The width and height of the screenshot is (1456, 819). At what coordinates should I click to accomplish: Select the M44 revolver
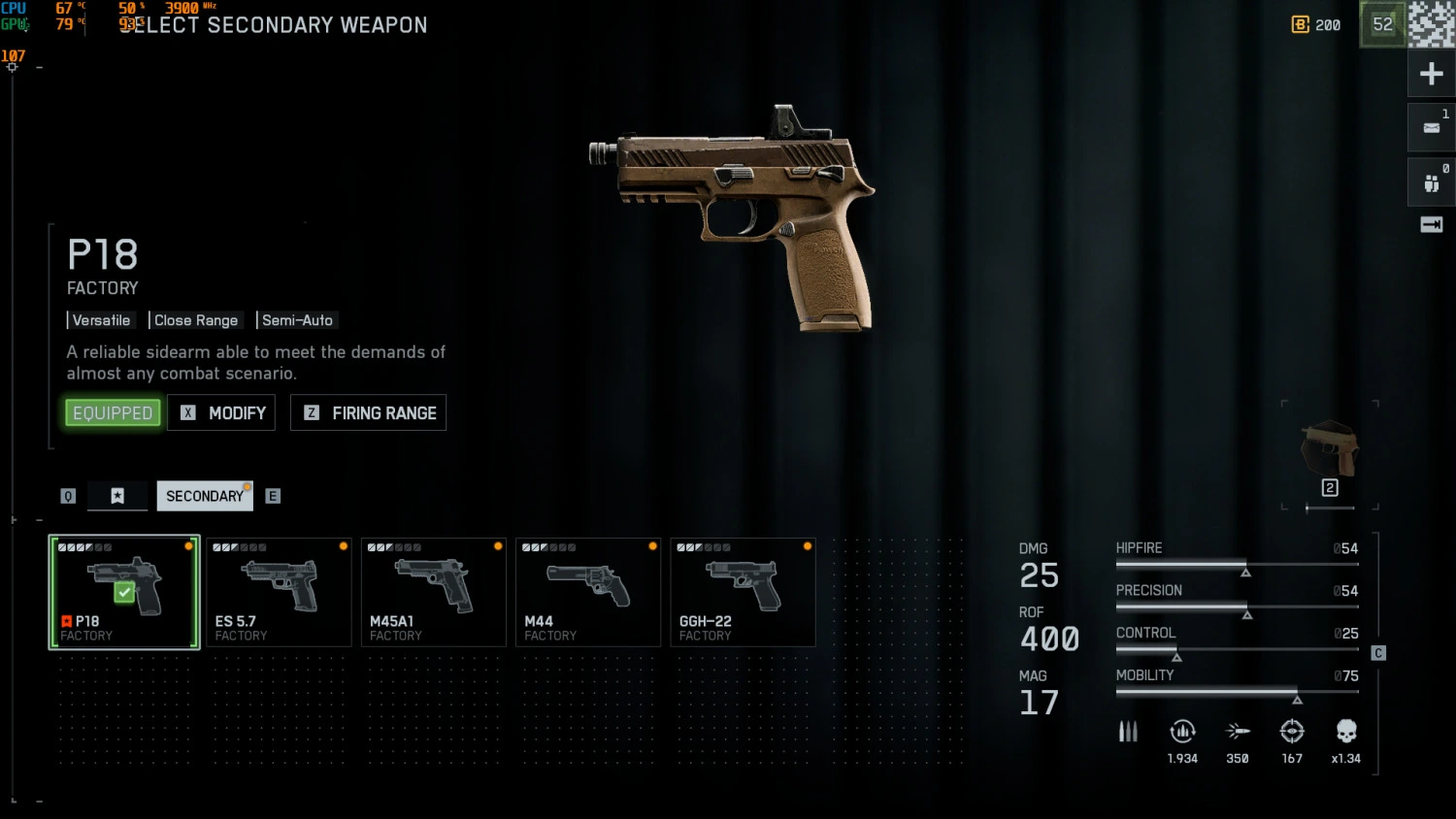[x=588, y=592]
